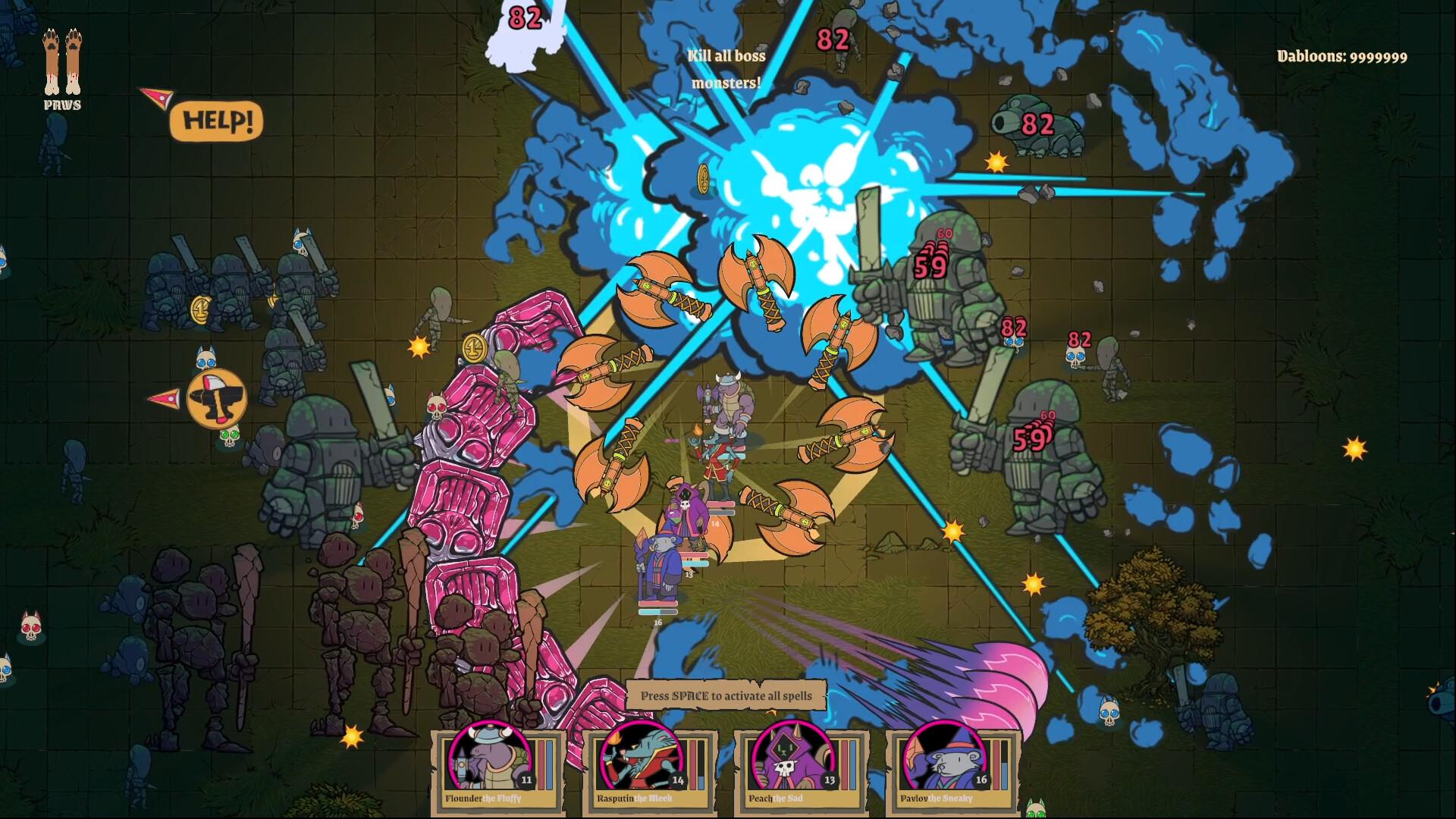Pause the game with the PAWS button

point(62,67)
